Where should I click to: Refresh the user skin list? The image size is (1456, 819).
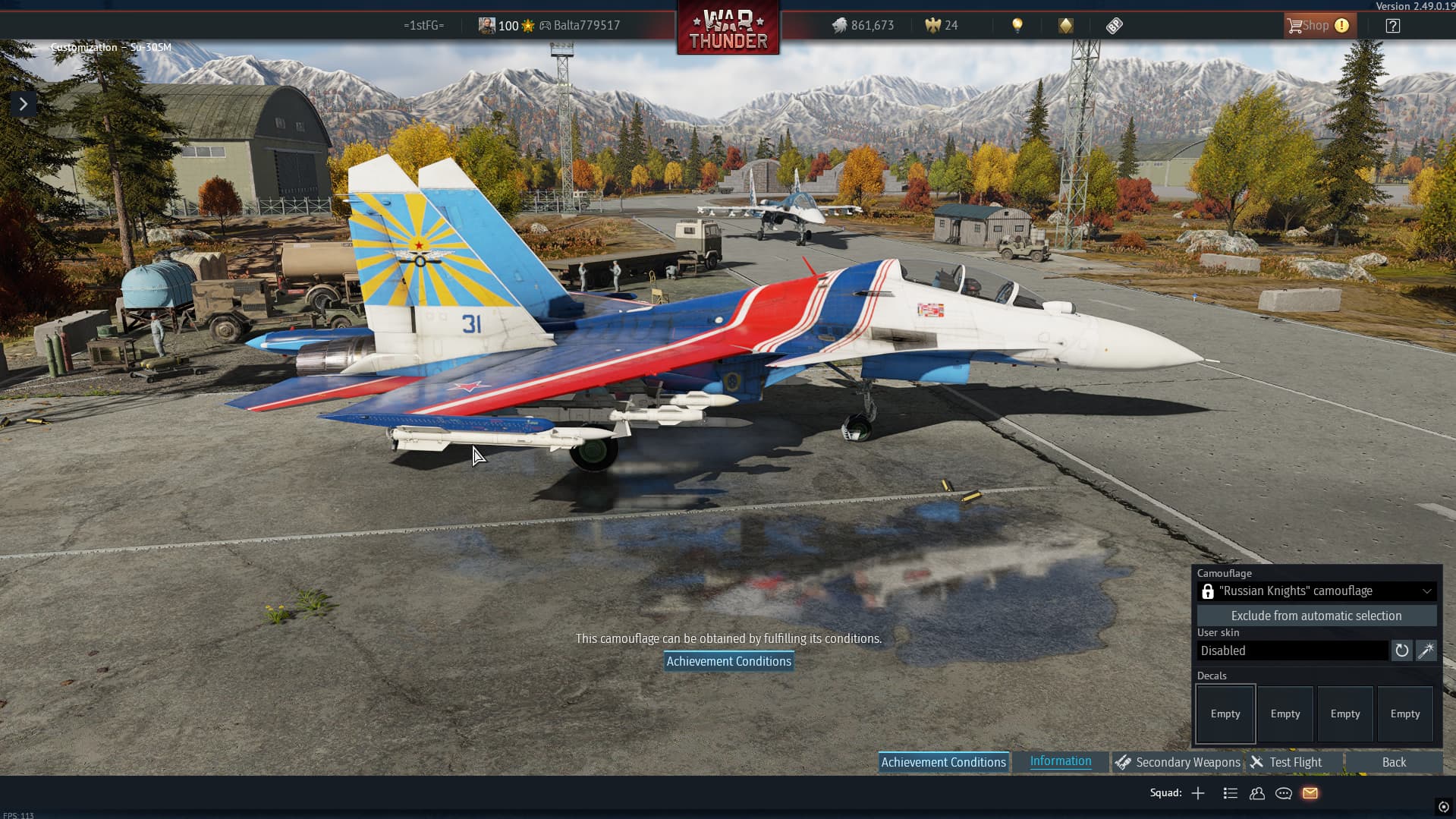[x=1401, y=650]
